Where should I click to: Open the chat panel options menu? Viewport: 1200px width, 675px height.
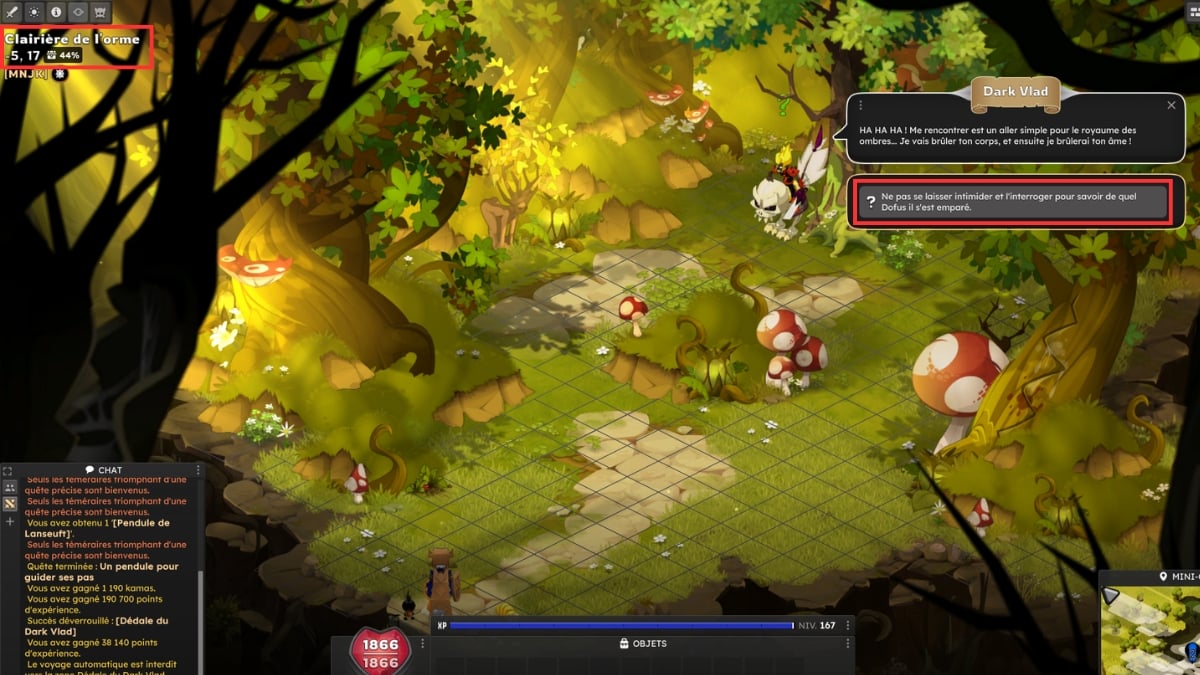pos(198,470)
